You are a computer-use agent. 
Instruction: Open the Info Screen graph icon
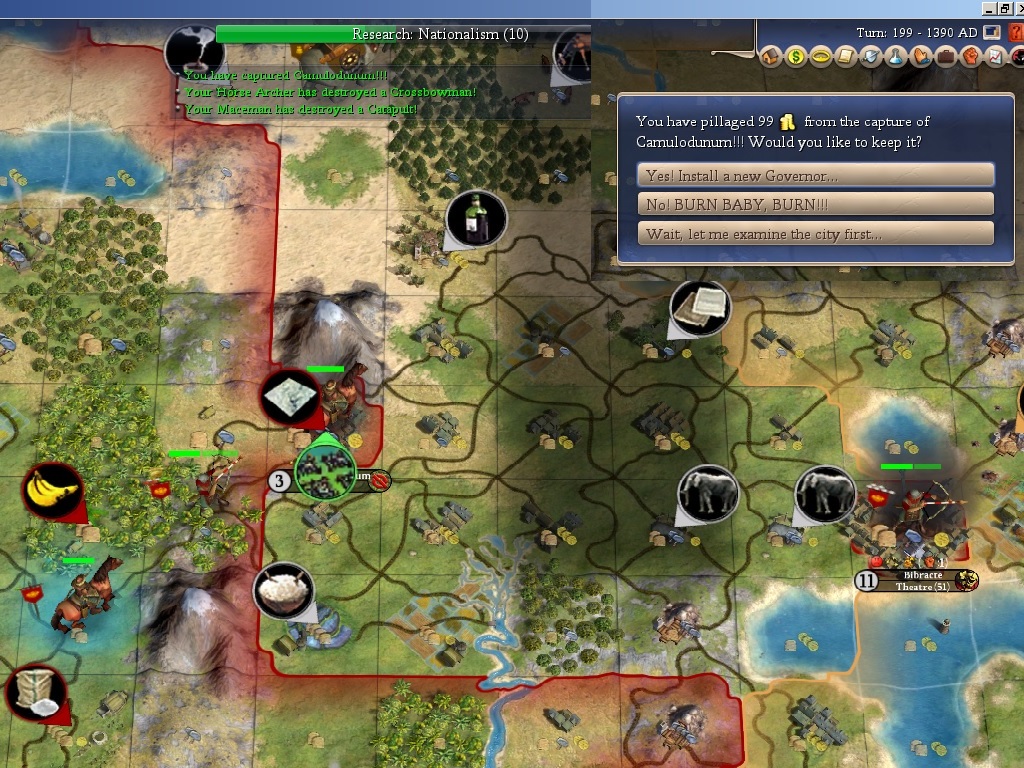click(x=995, y=57)
